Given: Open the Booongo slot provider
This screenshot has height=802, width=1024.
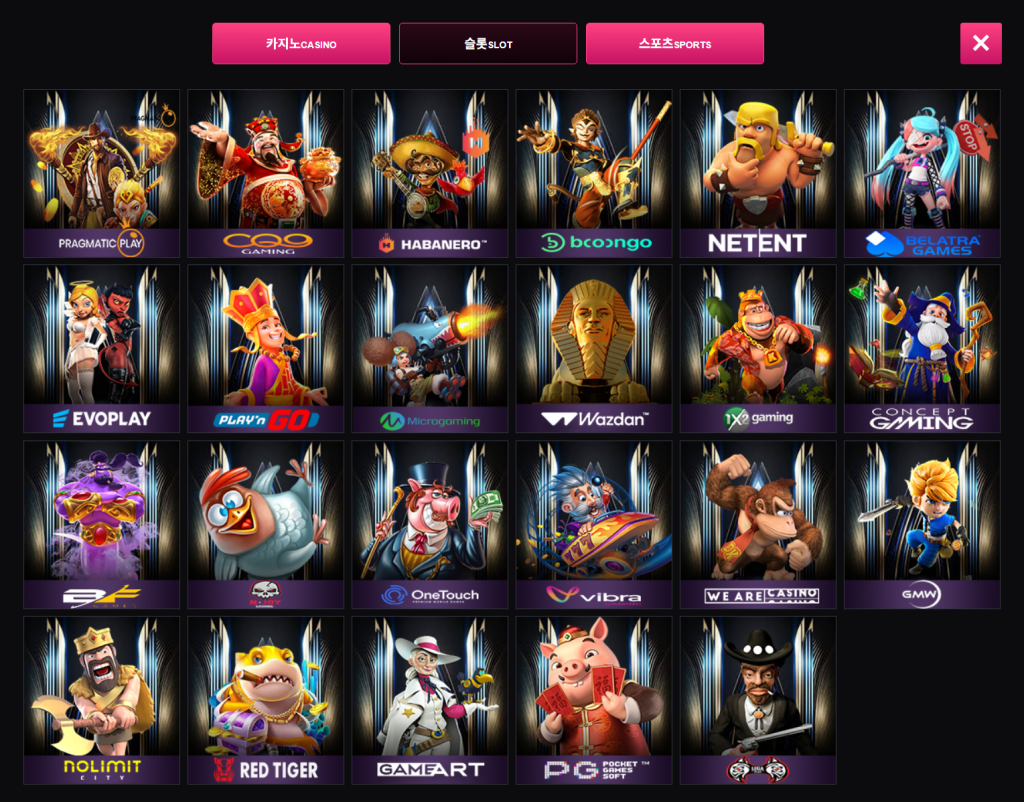Looking at the screenshot, I should (x=594, y=174).
